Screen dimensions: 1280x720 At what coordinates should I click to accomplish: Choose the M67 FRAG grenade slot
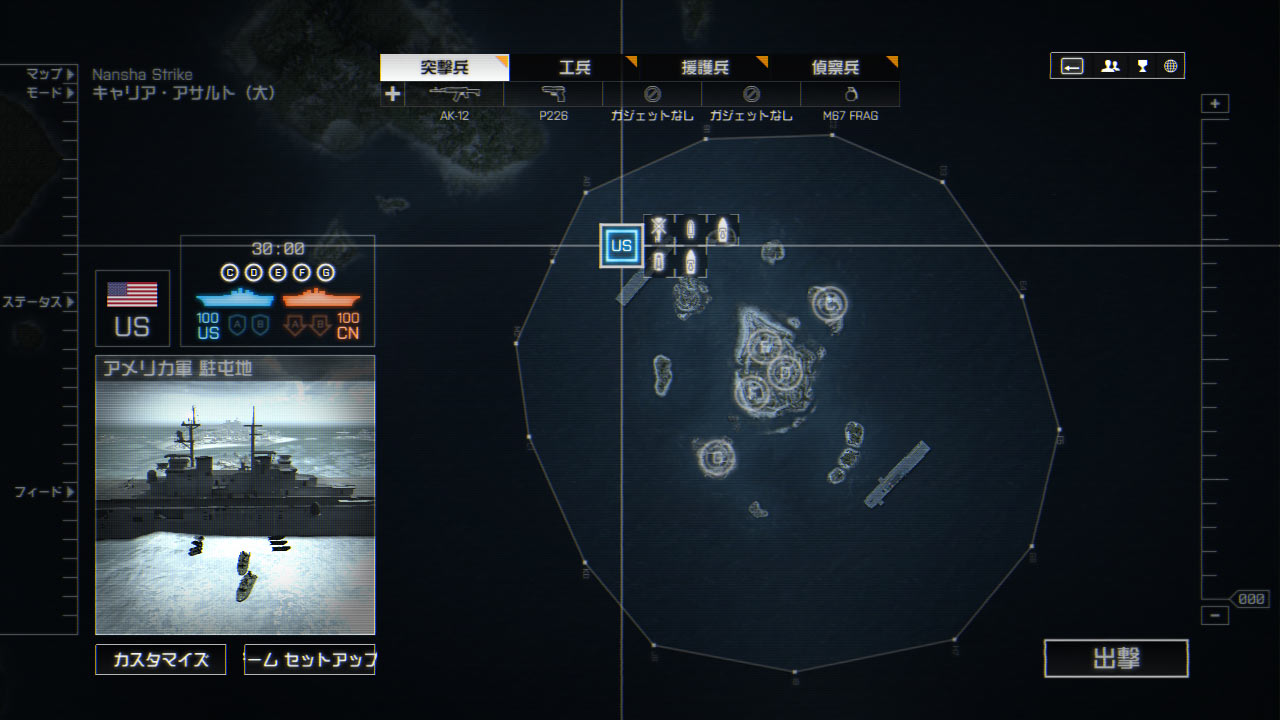click(850, 94)
